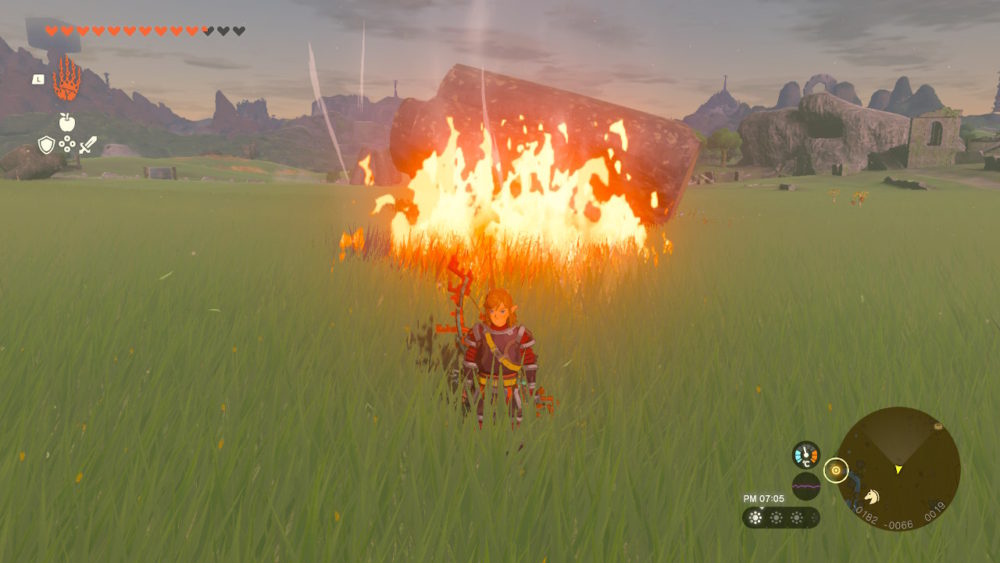Screen dimensions: 1000x563
Task: Select the apple item shortcut
Action: (67, 122)
